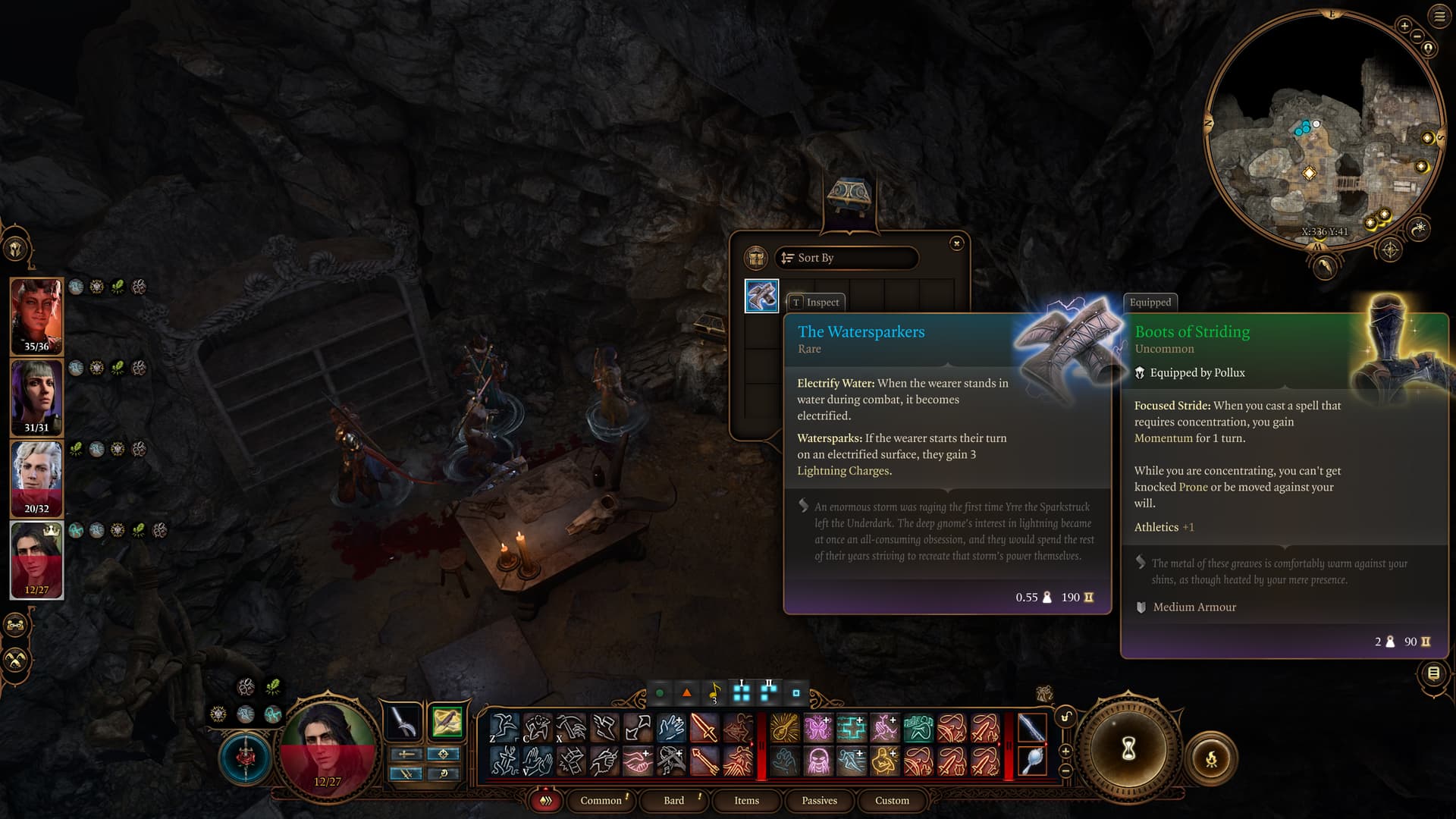Switch to the Bard hotbar tab
The height and width of the screenshot is (819, 1456).
point(673,800)
